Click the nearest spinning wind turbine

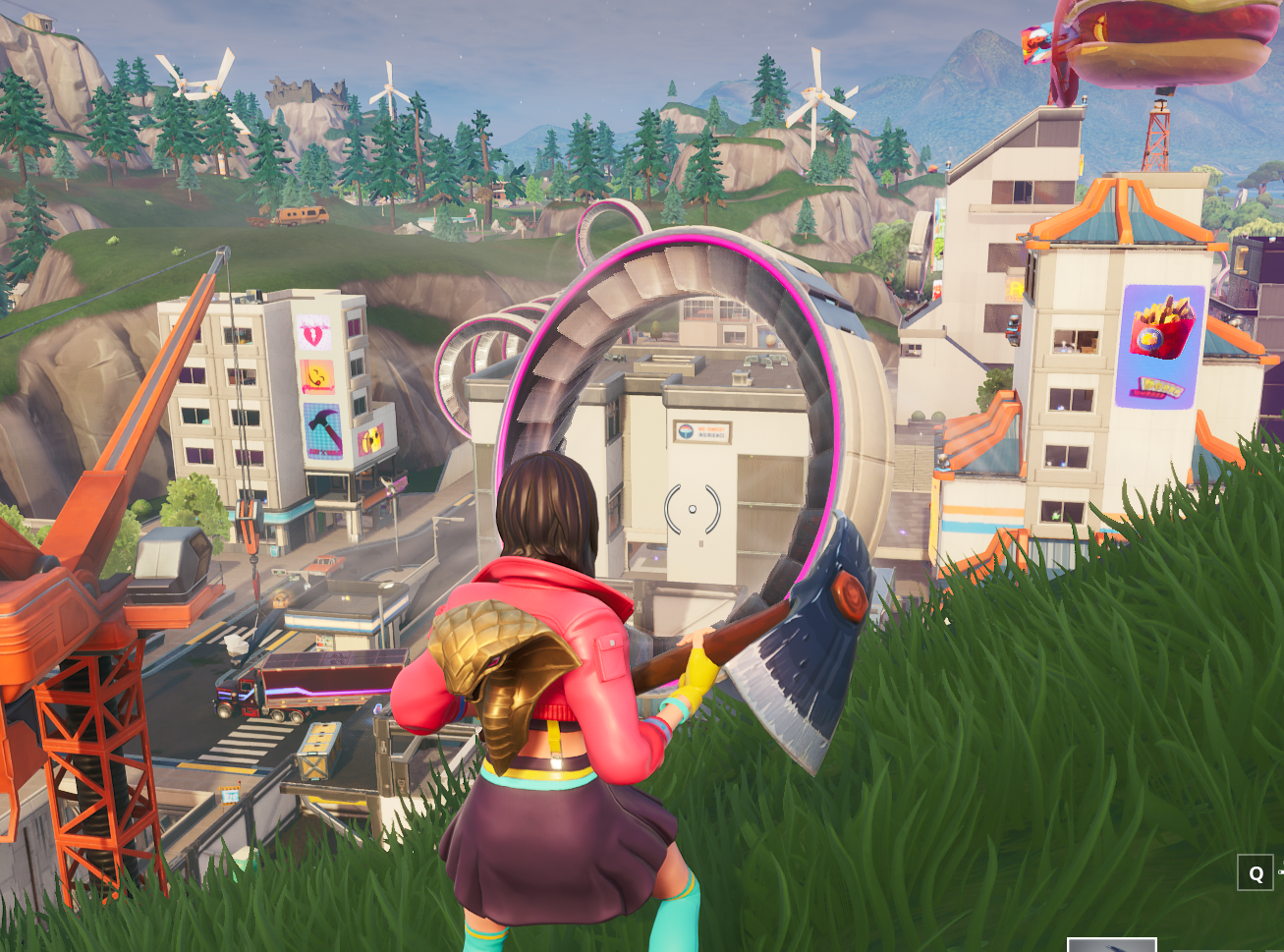pyautogui.click(x=815, y=93)
